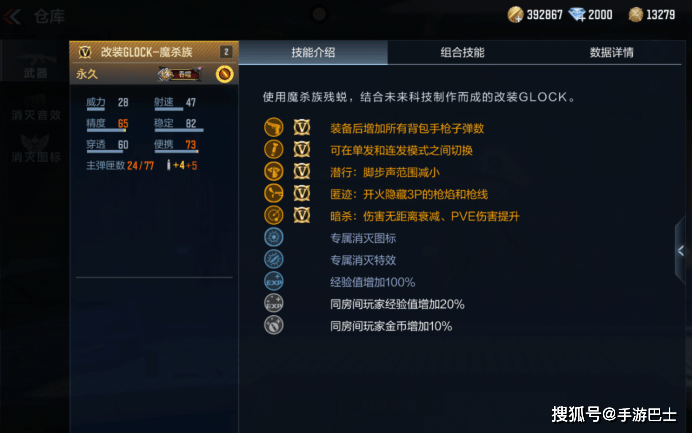The width and height of the screenshot is (693, 433).
Task: Switch to the 技能介绍 tab
Action: pos(313,52)
